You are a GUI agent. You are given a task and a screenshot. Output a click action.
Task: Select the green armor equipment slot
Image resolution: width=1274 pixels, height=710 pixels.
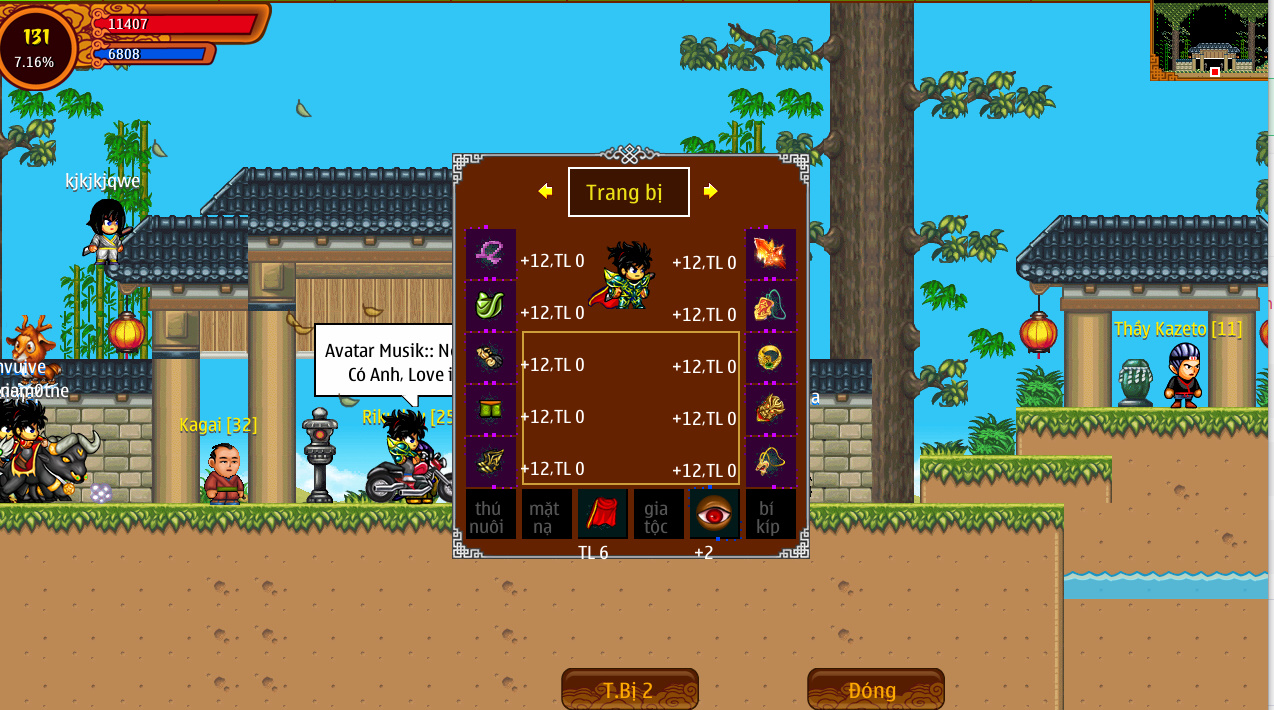point(491,306)
